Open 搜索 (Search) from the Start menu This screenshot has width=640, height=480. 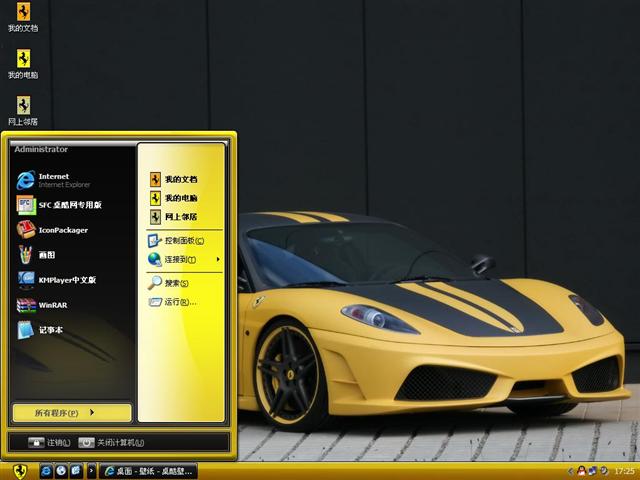[177, 283]
